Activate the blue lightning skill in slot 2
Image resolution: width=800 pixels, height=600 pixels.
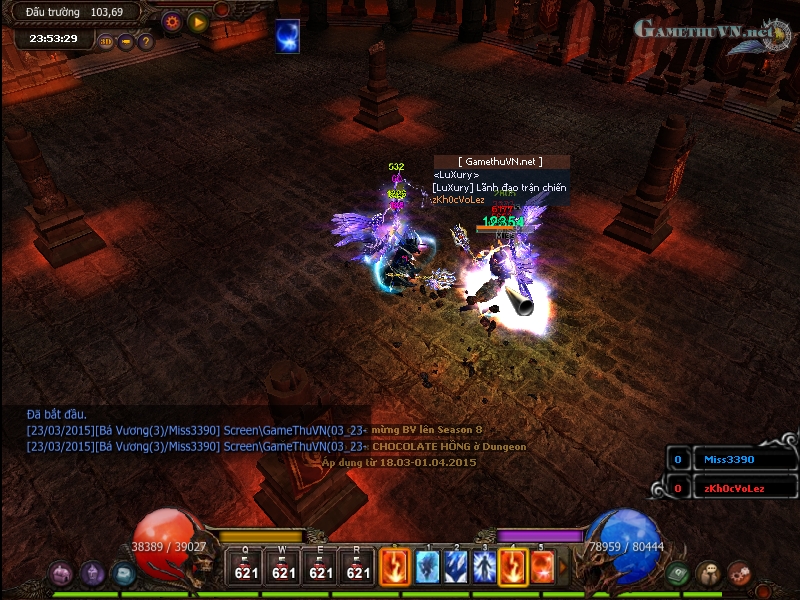tap(456, 567)
